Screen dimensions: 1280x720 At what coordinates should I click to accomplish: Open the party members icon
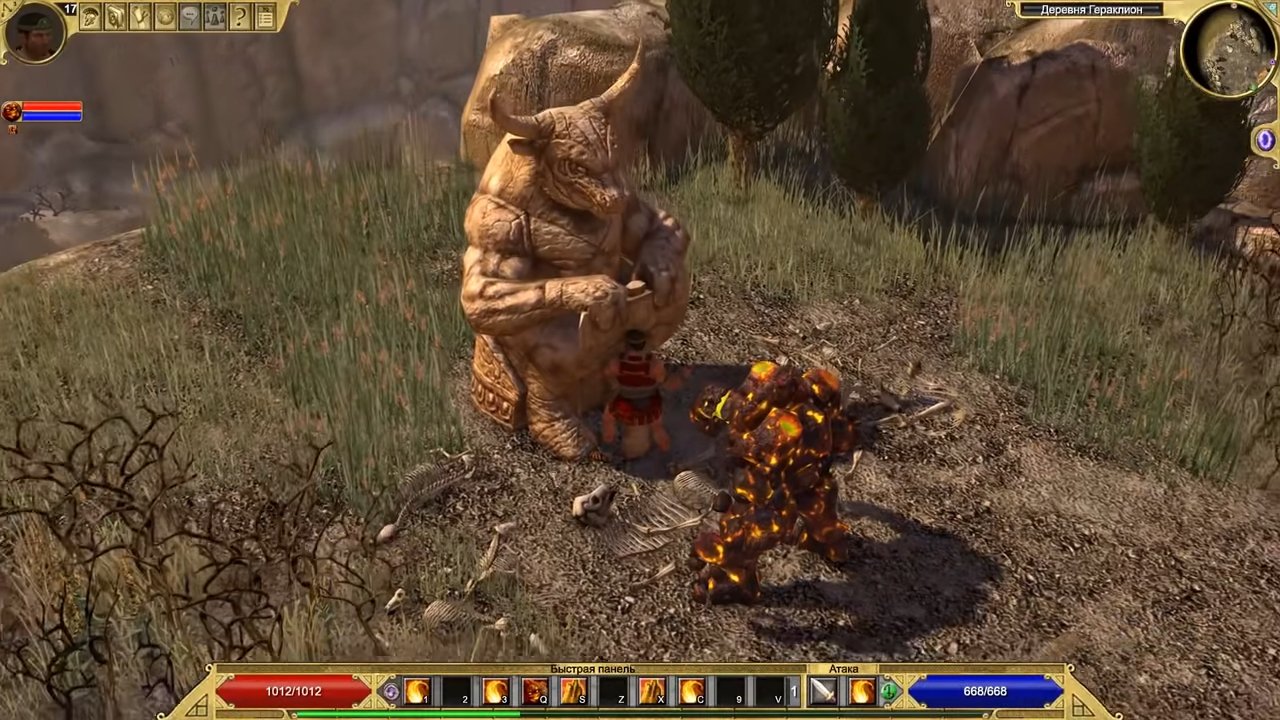click(215, 16)
